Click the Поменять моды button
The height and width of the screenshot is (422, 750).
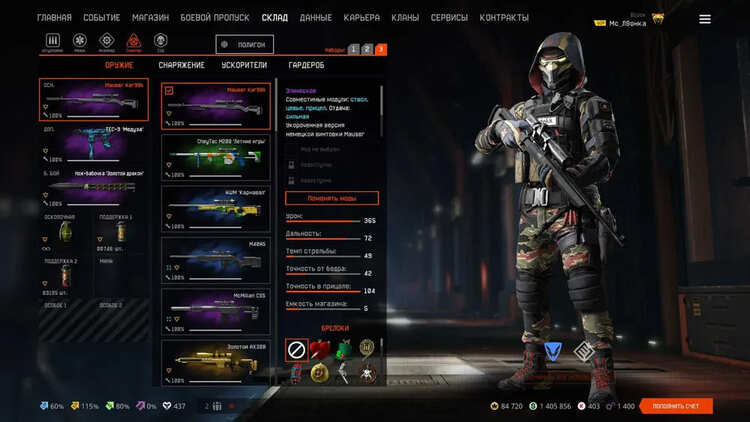click(332, 198)
